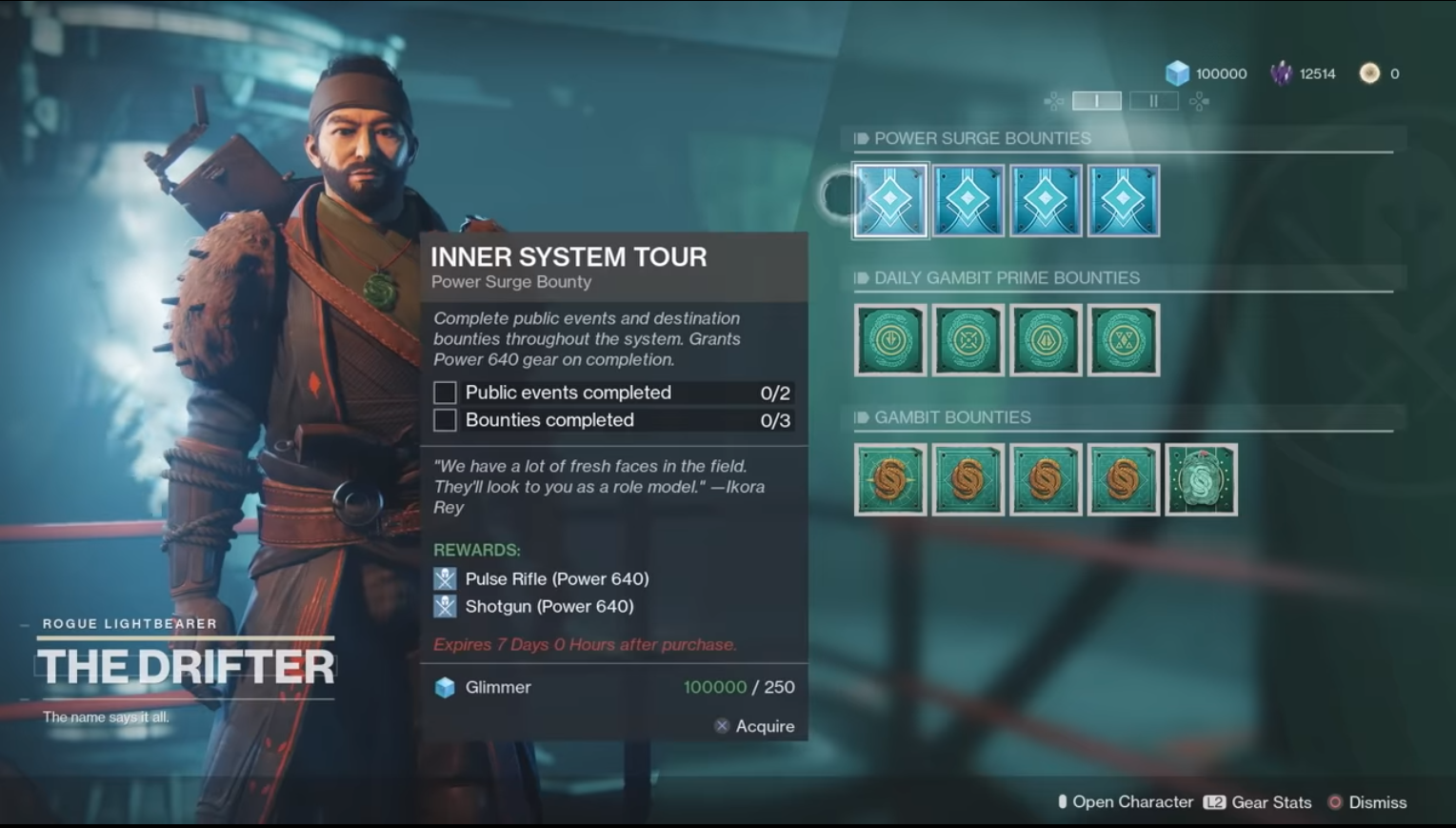Select the first snake-emblem Gambit bounty
1456x828 pixels.
889,479
